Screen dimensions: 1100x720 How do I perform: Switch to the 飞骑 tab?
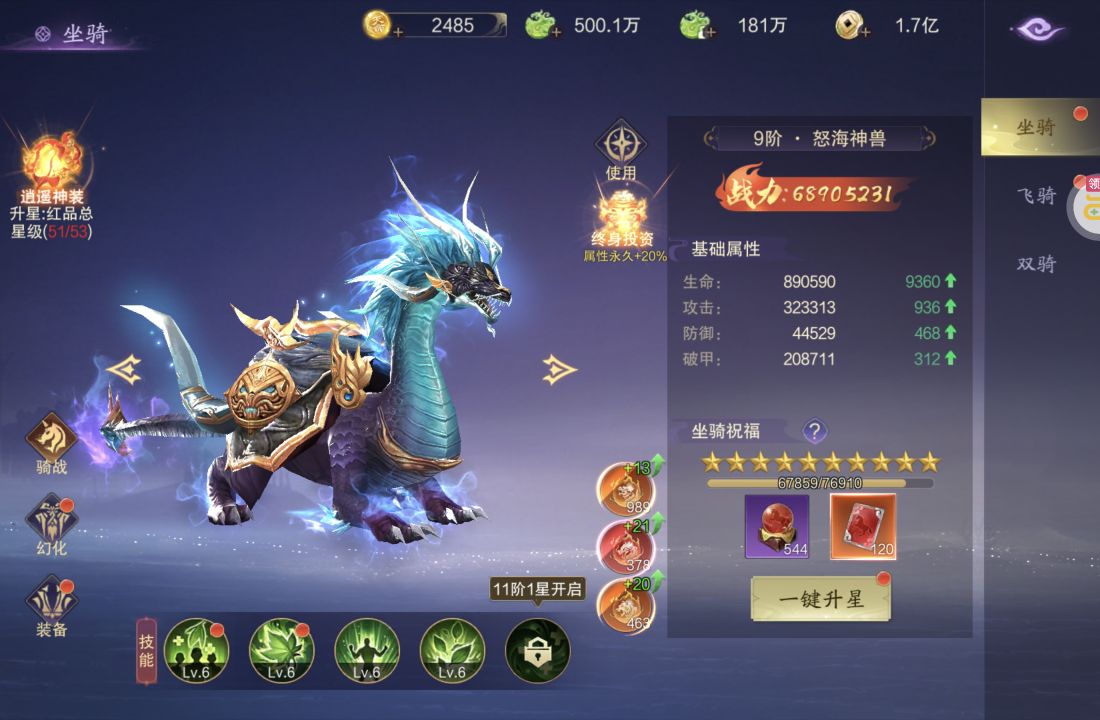(x=1036, y=195)
